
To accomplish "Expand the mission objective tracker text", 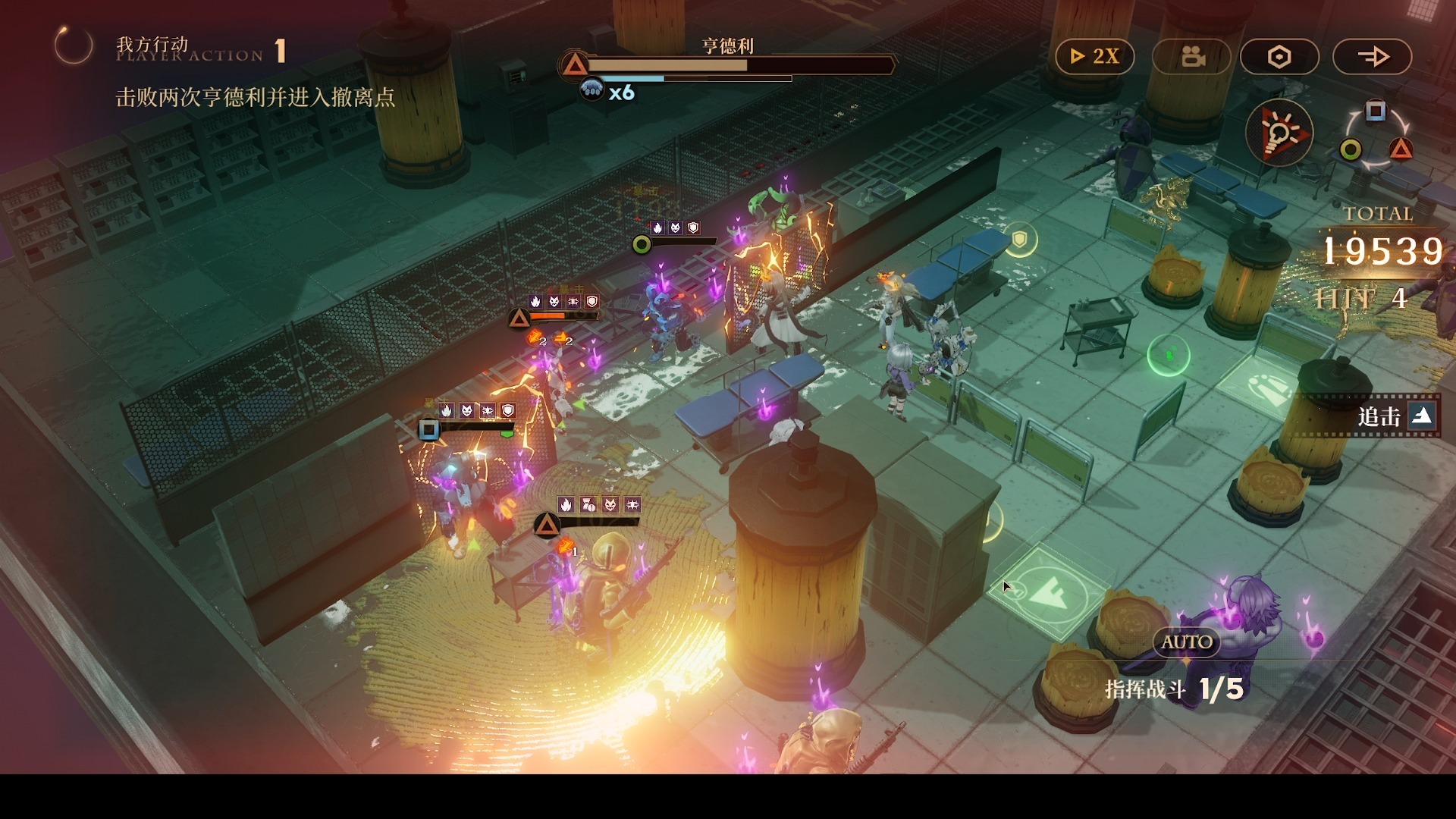I will pyautogui.click(x=255, y=97).
